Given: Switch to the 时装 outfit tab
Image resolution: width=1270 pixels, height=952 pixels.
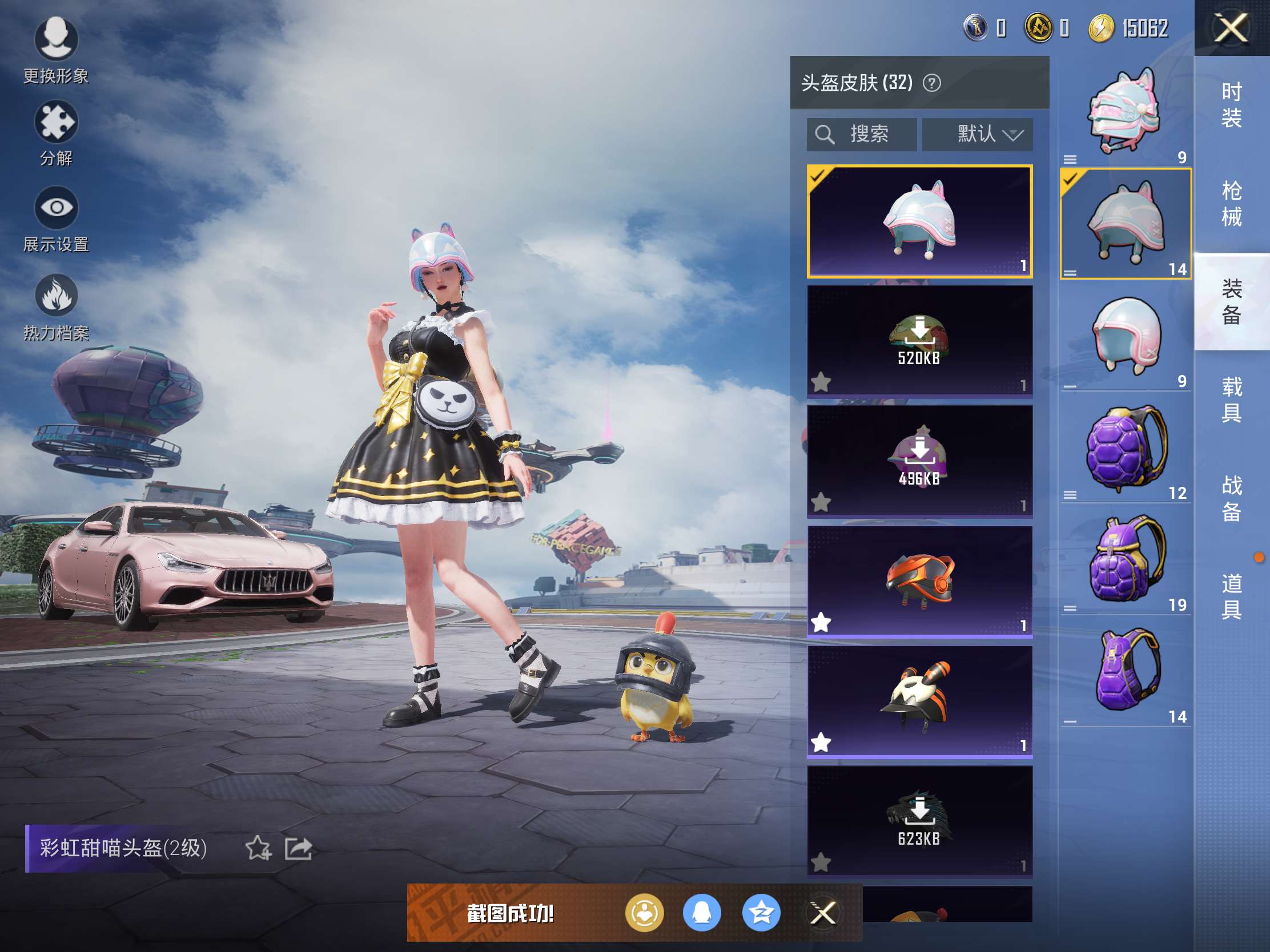Looking at the screenshot, I should (x=1231, y=104).
